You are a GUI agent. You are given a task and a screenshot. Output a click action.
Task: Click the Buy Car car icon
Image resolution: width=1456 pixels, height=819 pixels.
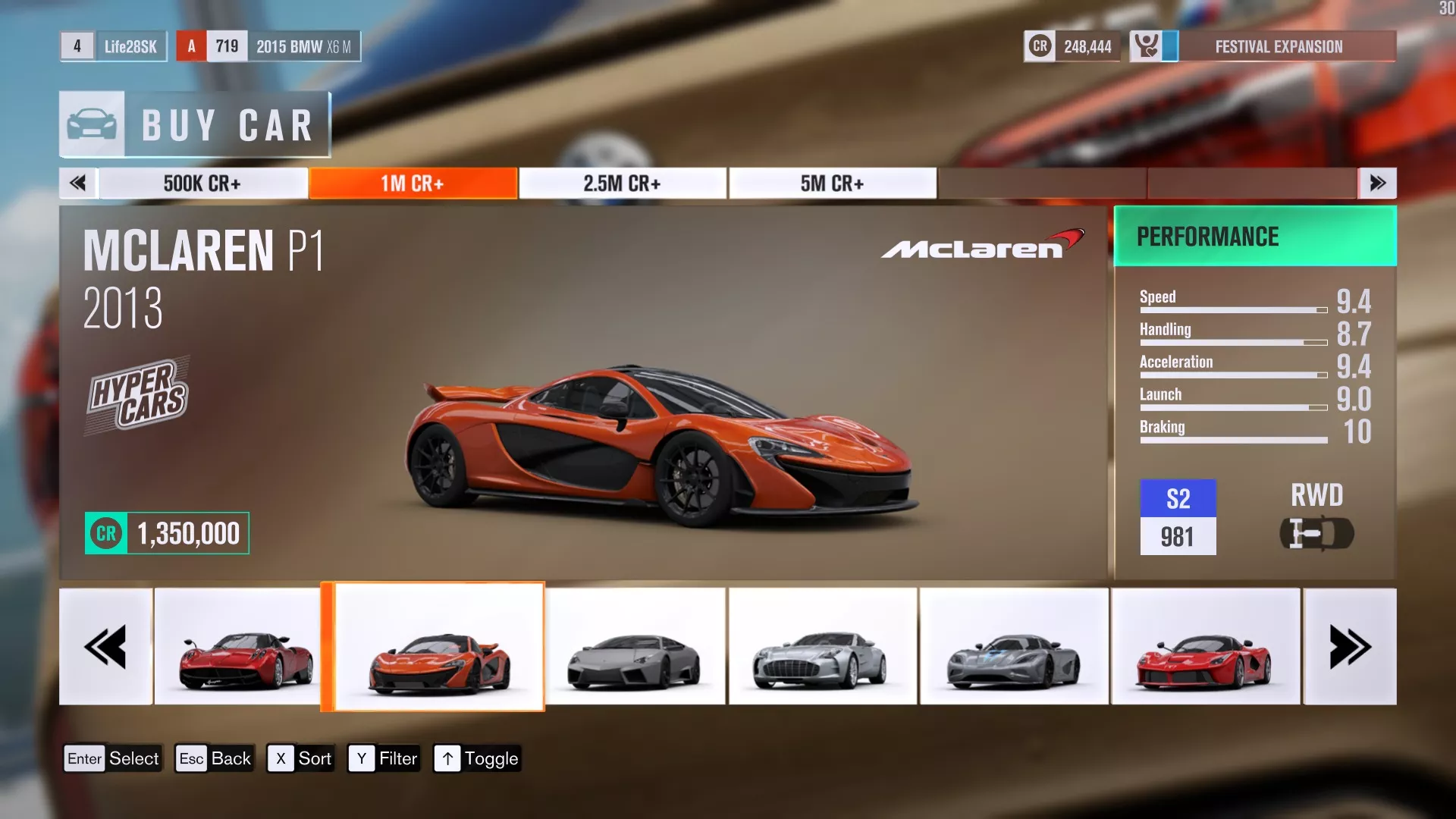click(x=91, y=123)
